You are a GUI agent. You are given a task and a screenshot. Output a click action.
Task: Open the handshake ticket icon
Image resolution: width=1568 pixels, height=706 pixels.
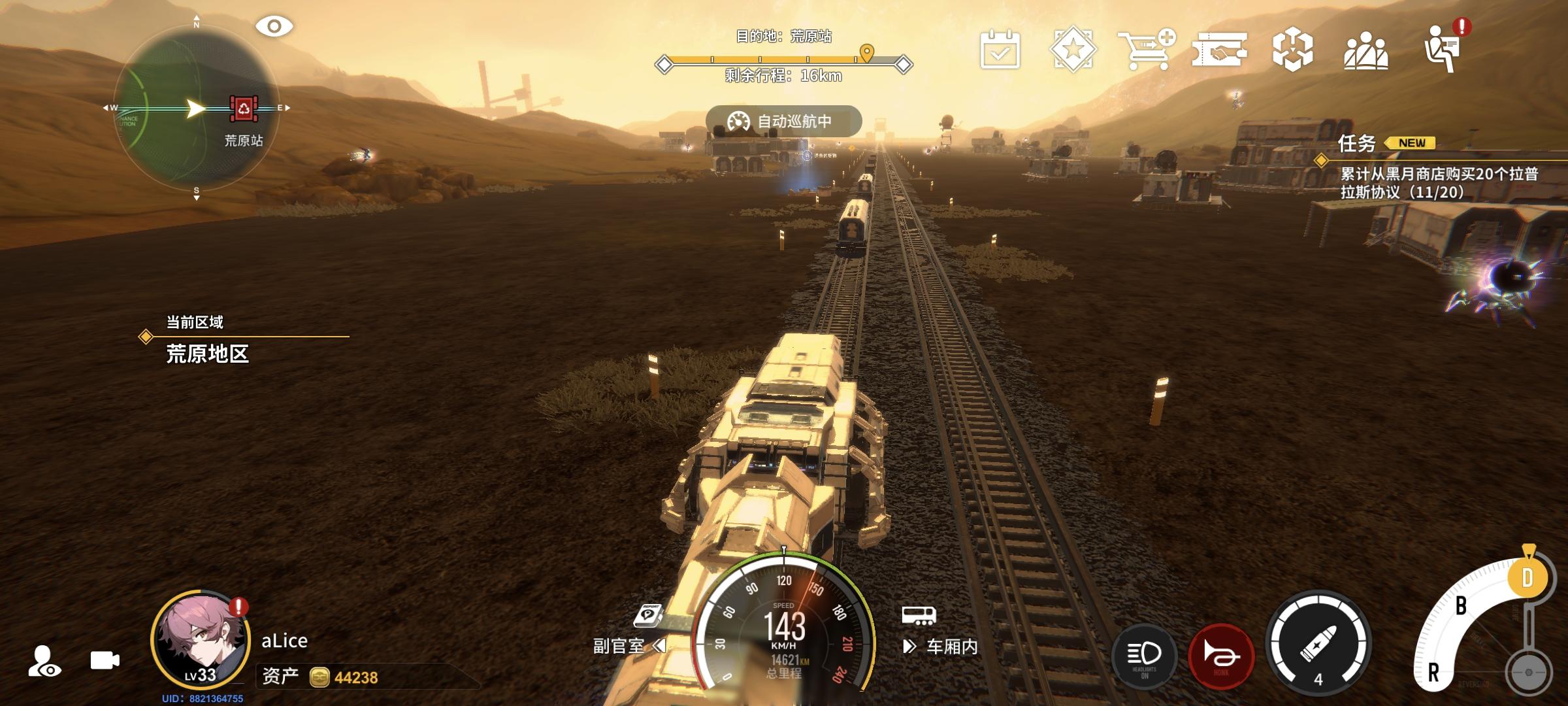click(x=1219, y=50)
